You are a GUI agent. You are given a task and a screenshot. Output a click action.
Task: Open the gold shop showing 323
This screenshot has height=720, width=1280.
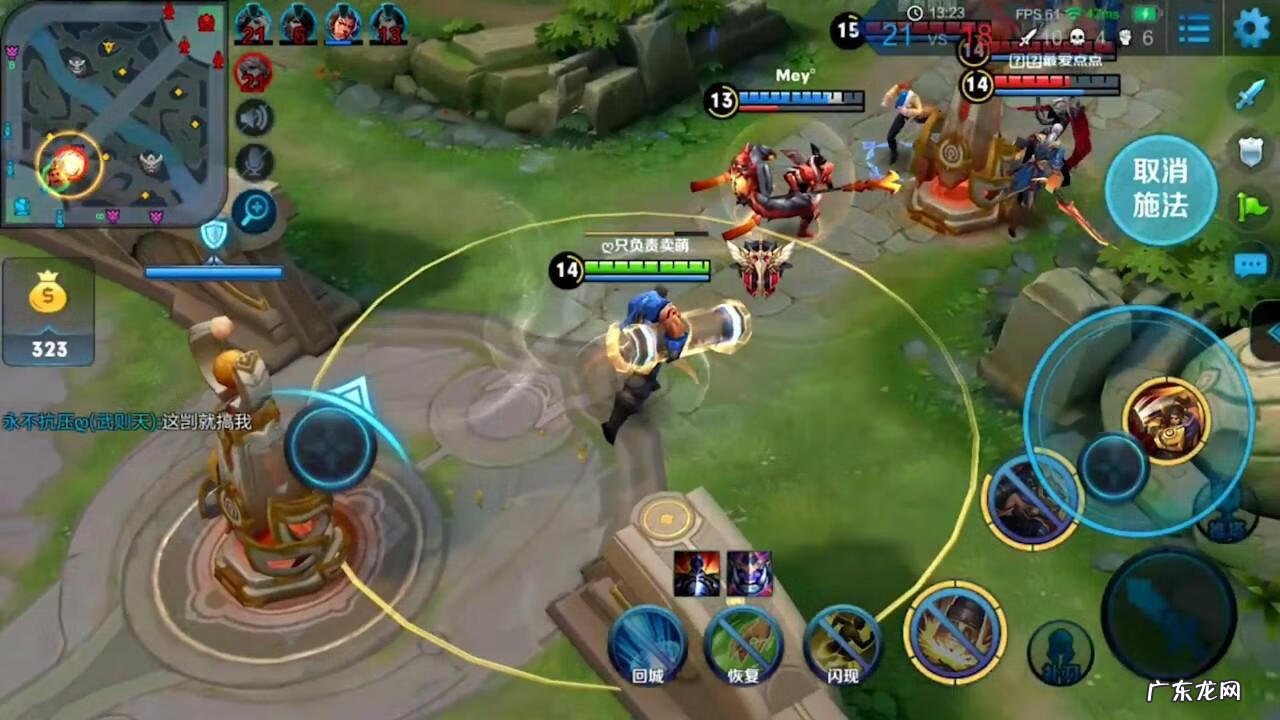pos(48,312)
